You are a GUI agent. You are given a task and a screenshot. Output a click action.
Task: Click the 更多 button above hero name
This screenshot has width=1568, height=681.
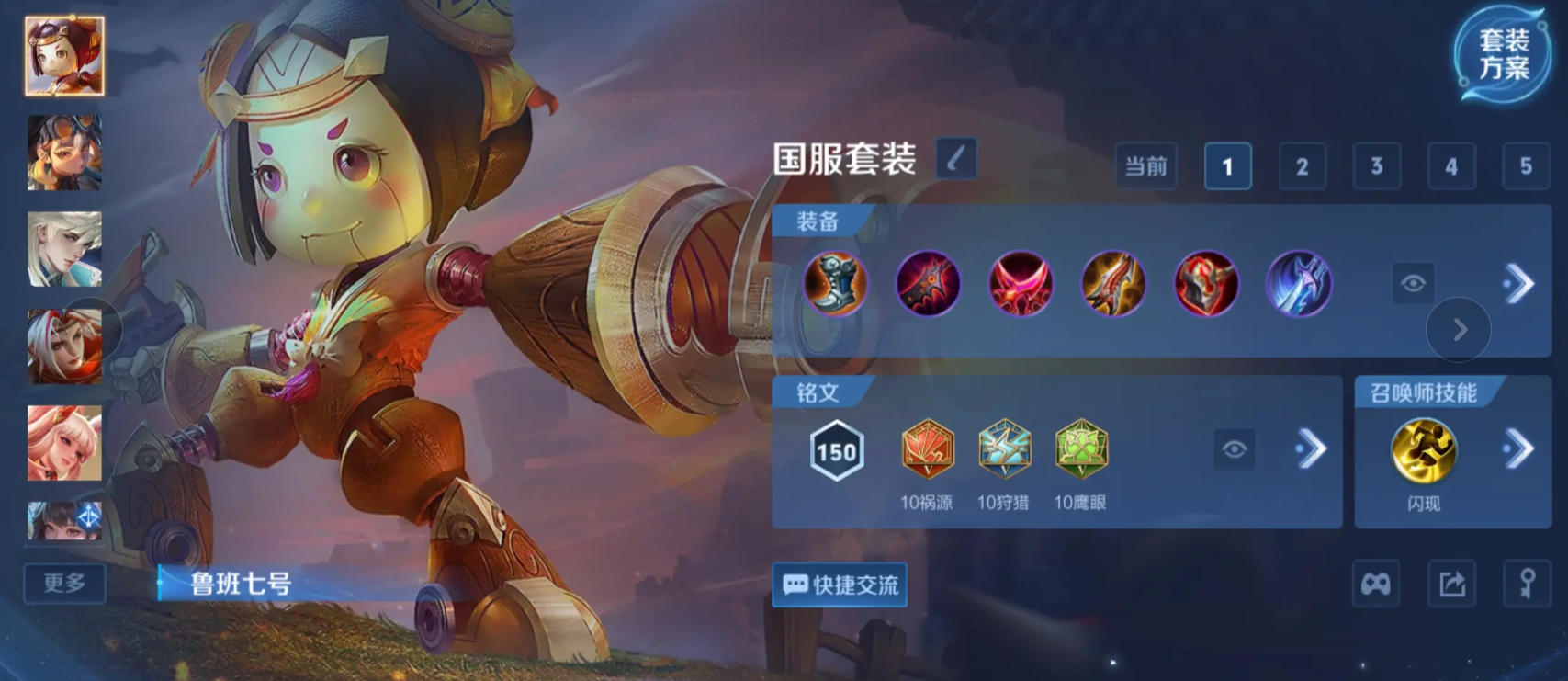click(x=64, y=583)
